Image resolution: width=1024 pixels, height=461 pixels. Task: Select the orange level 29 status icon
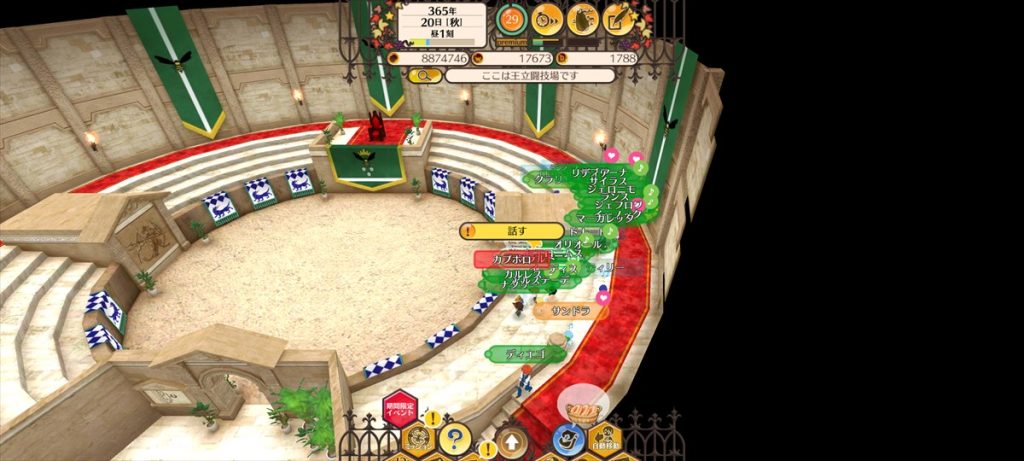click(511, 18)
